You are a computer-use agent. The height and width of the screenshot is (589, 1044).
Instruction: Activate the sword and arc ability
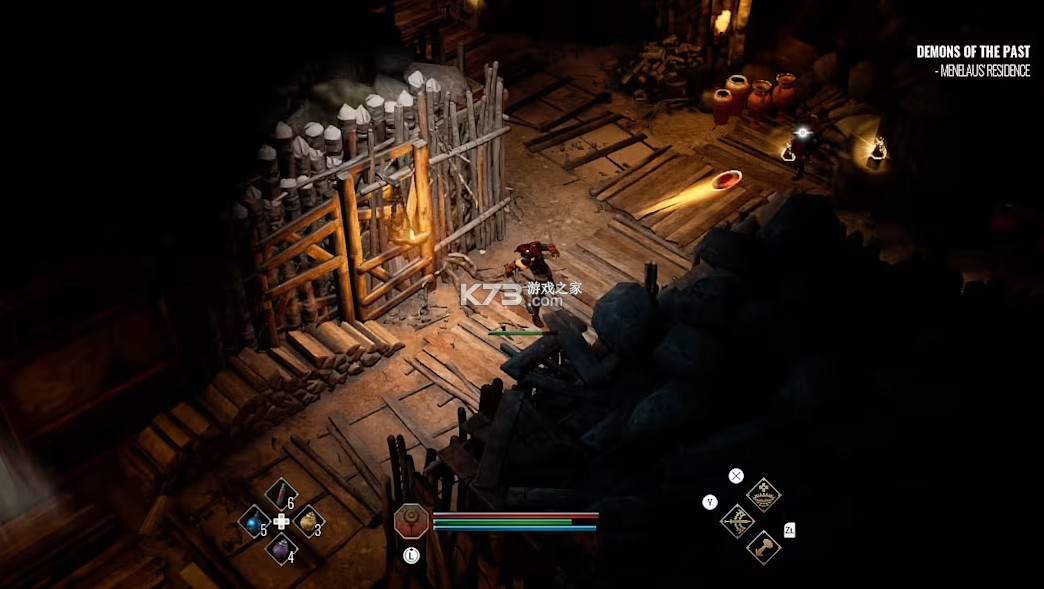point(737,521)
